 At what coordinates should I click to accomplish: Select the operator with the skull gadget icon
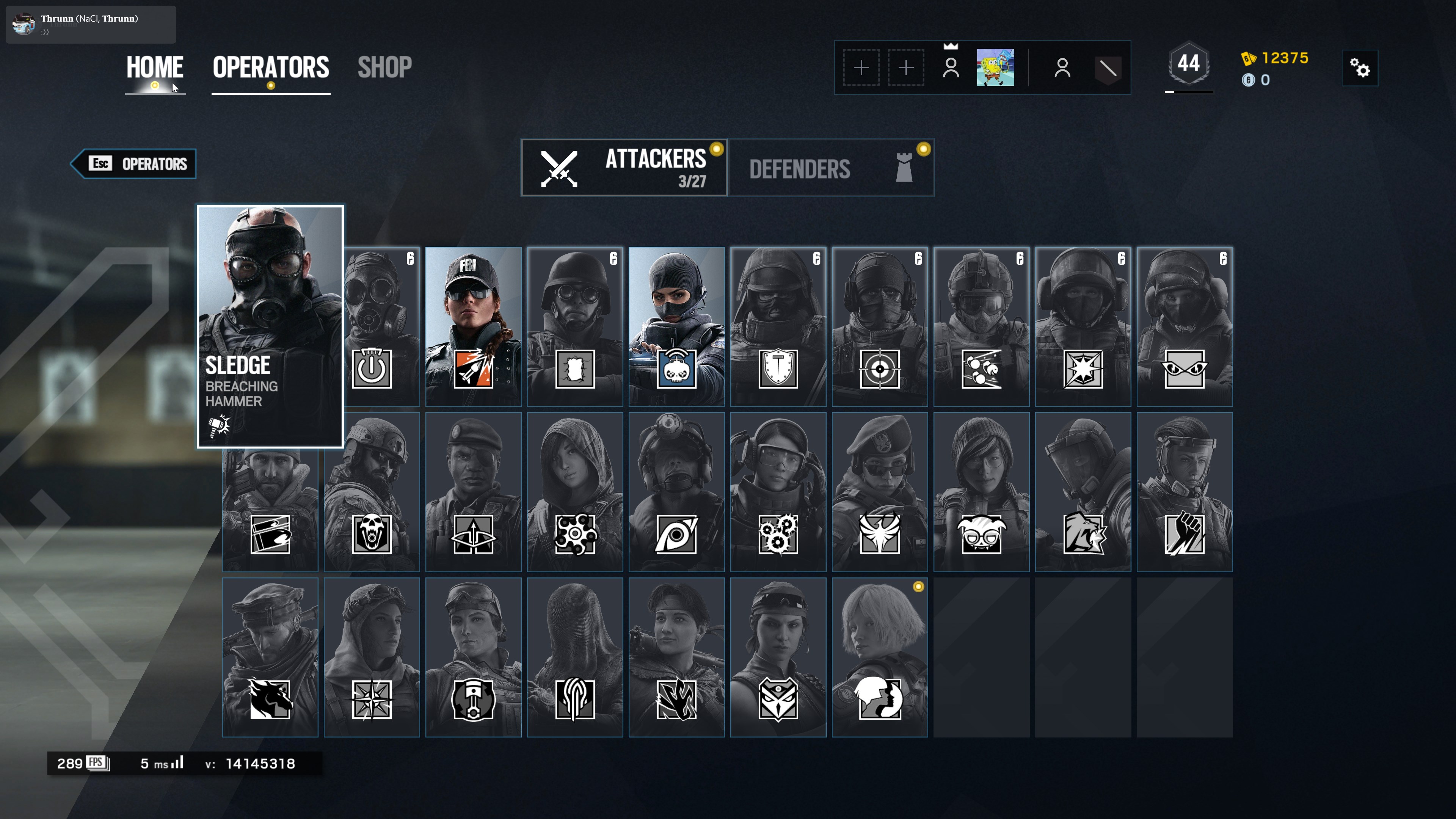click(x=371, y=492)
